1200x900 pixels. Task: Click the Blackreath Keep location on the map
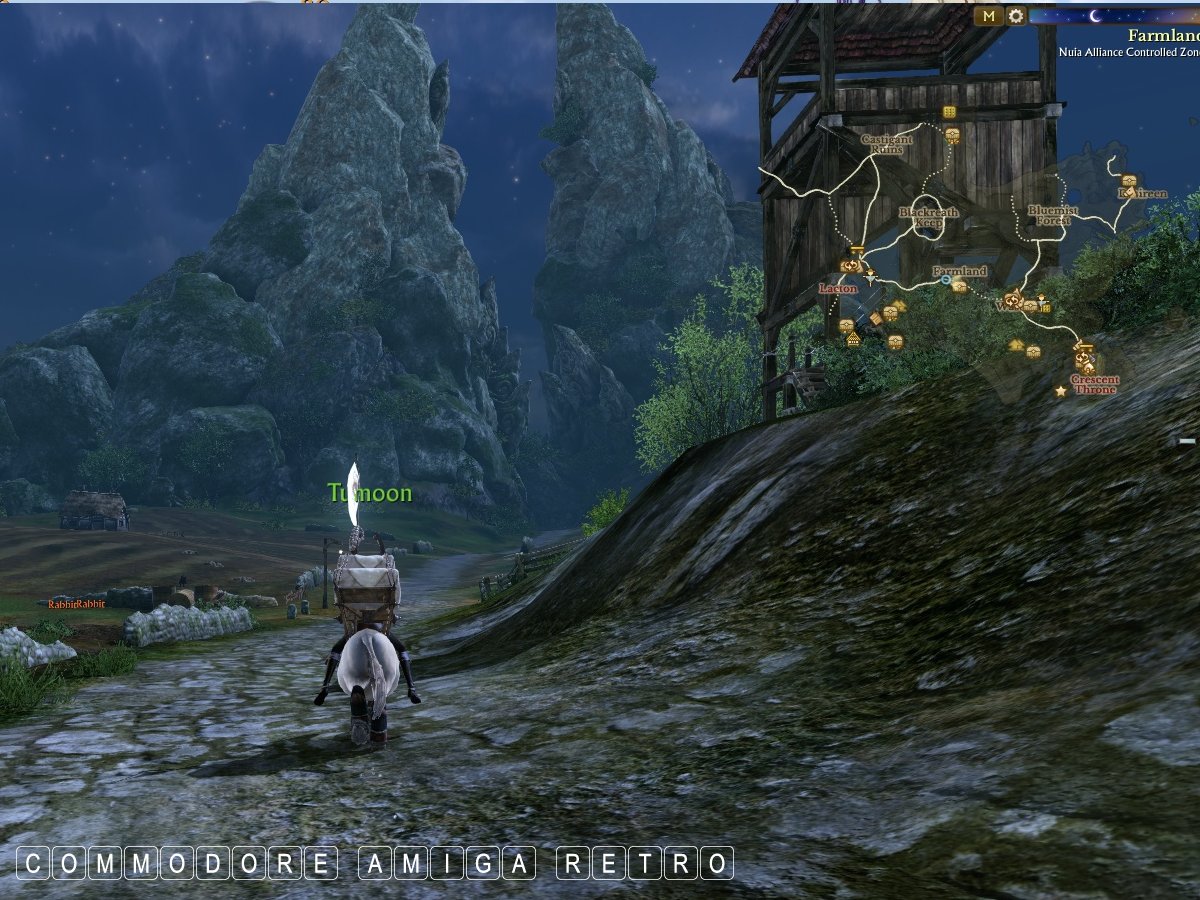(x=928, y=217)
